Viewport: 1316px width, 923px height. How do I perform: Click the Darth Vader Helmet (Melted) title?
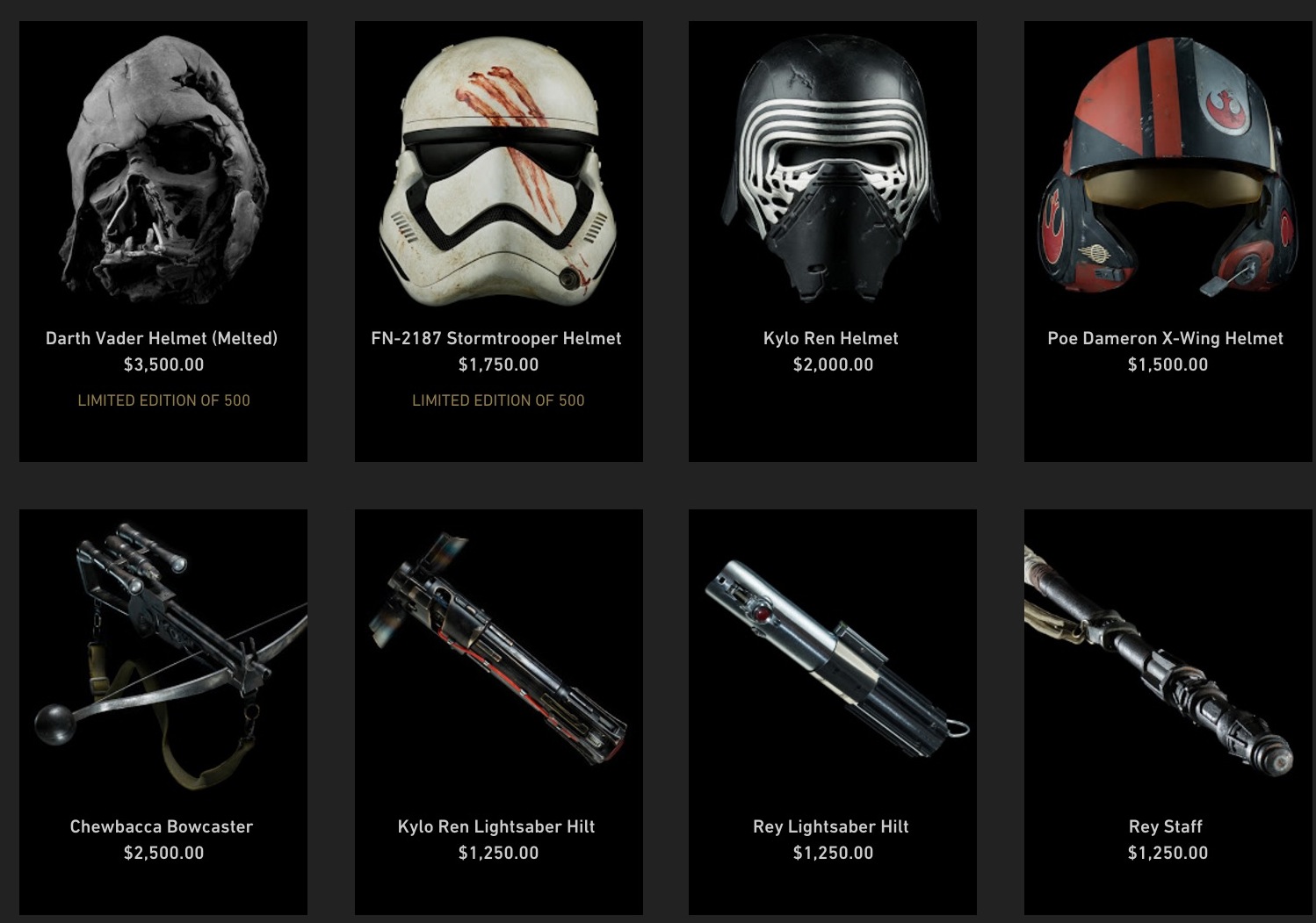pyautogui.click(x=162, y=338)
